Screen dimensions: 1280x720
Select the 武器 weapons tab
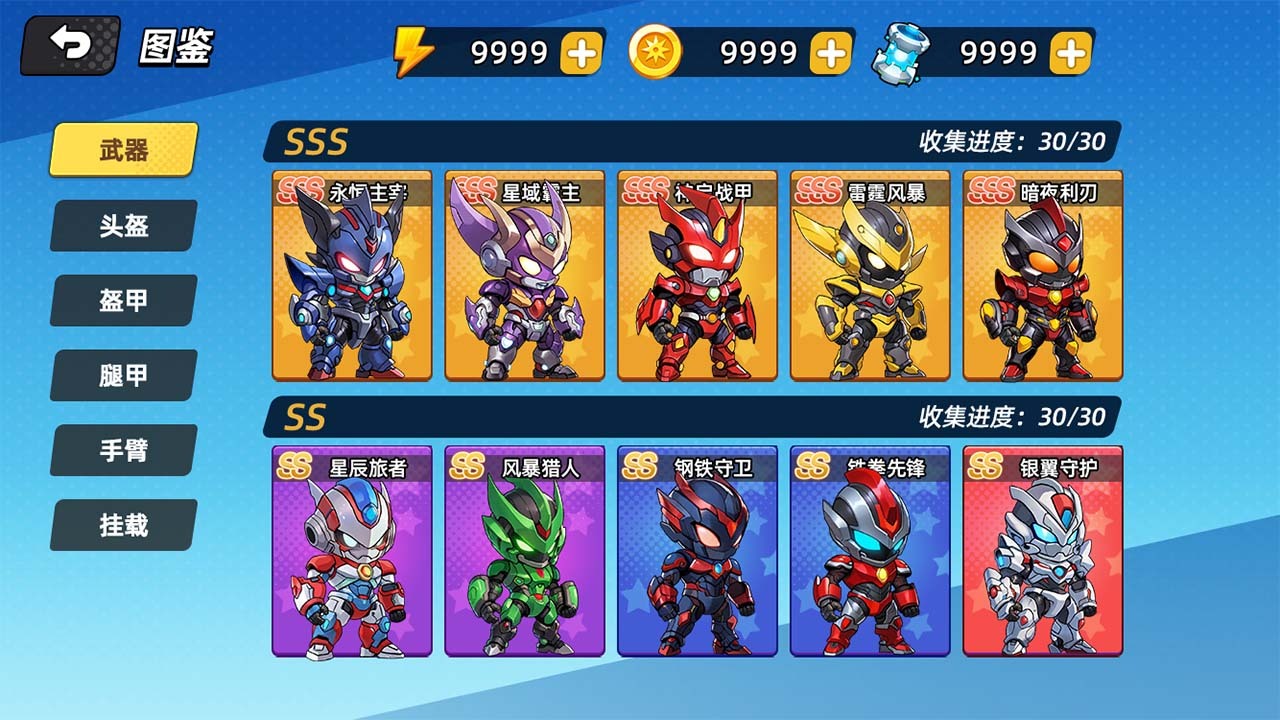[121, 150]
